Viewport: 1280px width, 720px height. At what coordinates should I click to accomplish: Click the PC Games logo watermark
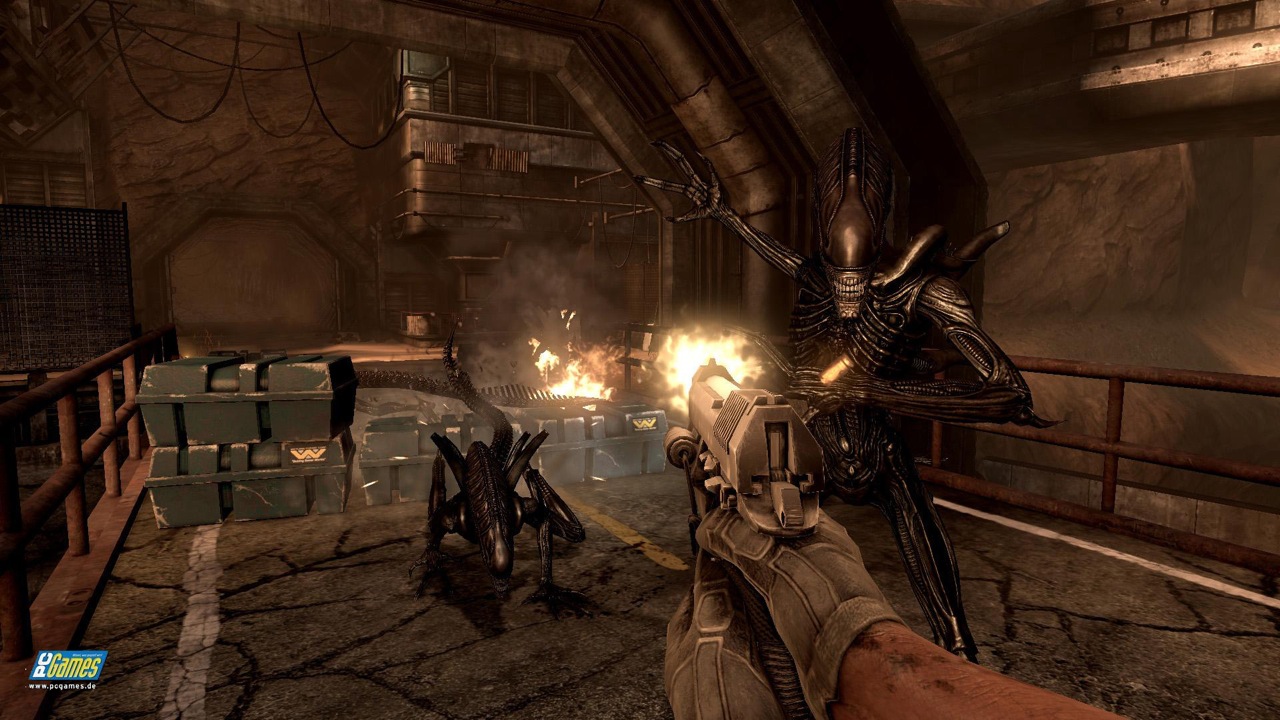(x=66, y=667)
